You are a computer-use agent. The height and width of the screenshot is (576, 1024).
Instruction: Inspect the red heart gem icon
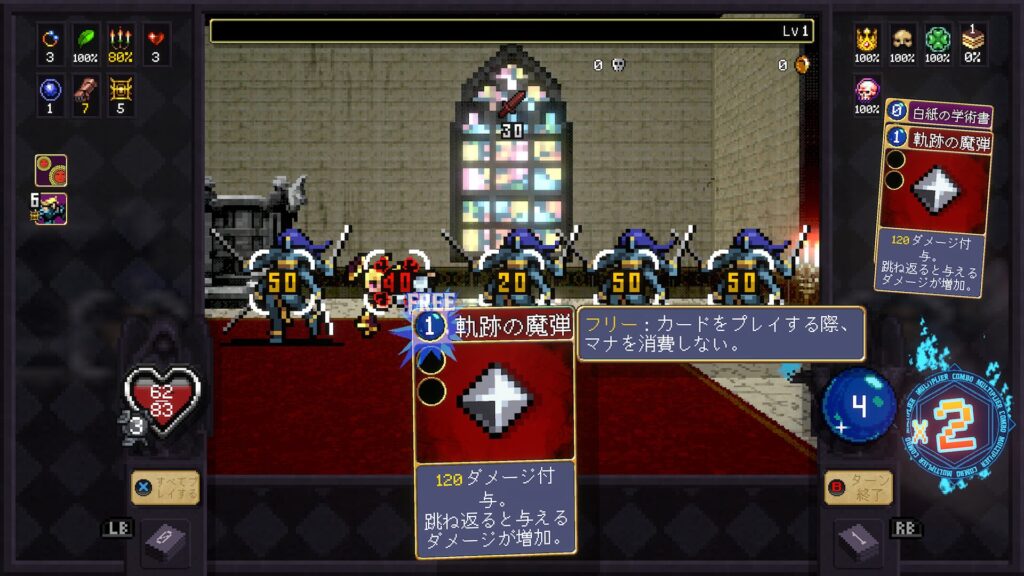[x=155, y=42]
